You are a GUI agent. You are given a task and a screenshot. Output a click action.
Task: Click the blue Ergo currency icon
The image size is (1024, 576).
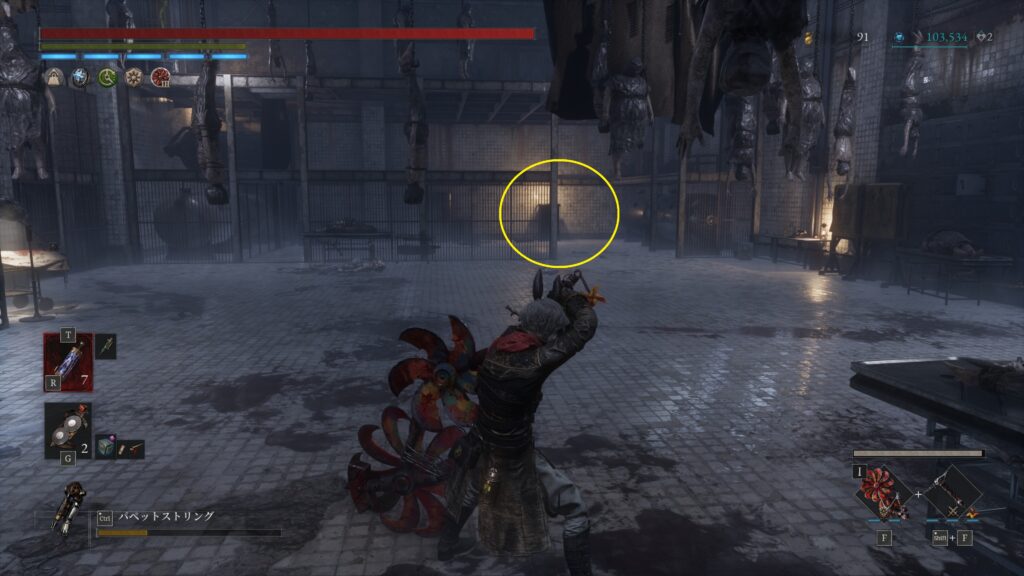900,37
